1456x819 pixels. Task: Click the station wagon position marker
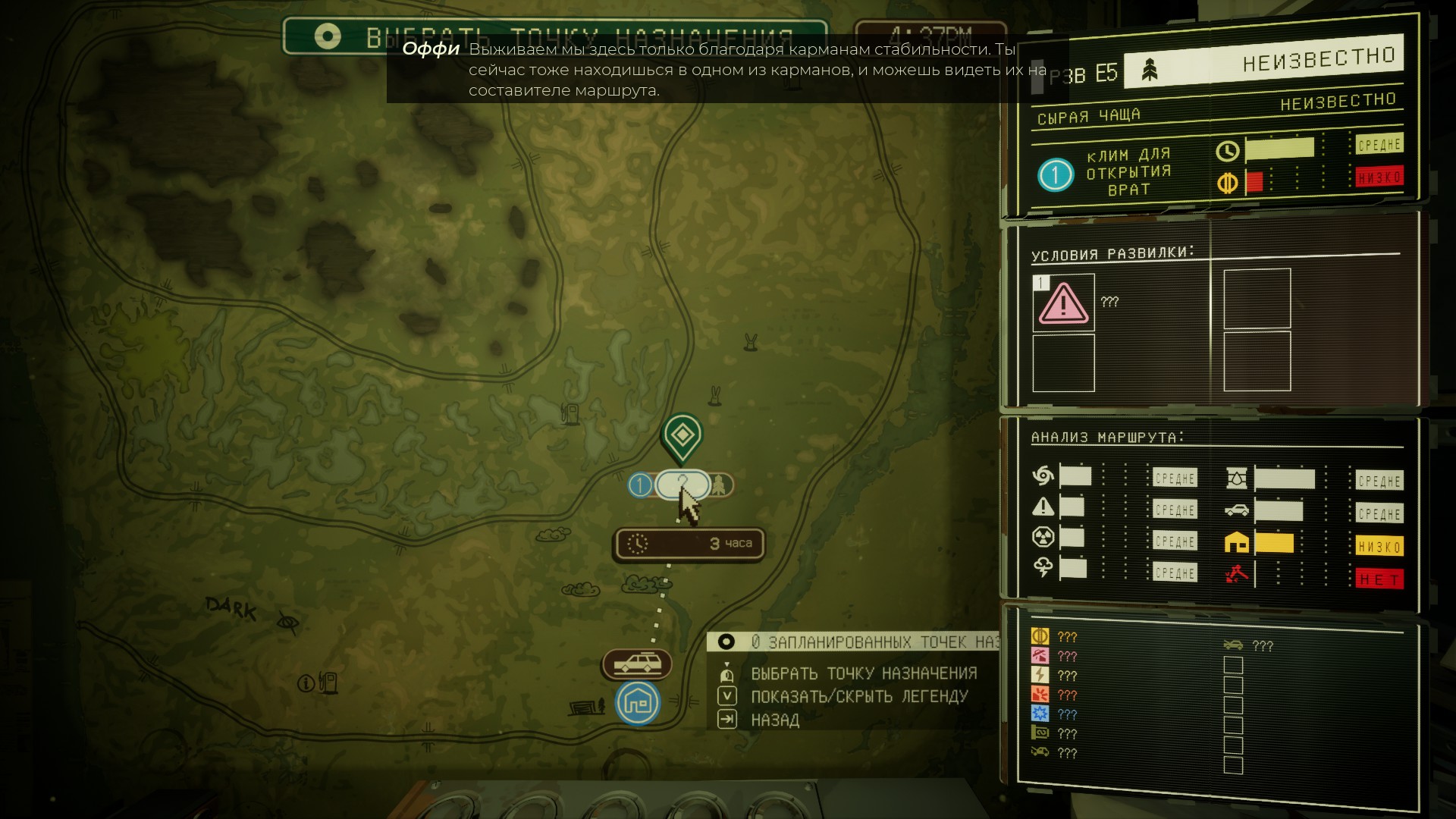coord(637,664)
